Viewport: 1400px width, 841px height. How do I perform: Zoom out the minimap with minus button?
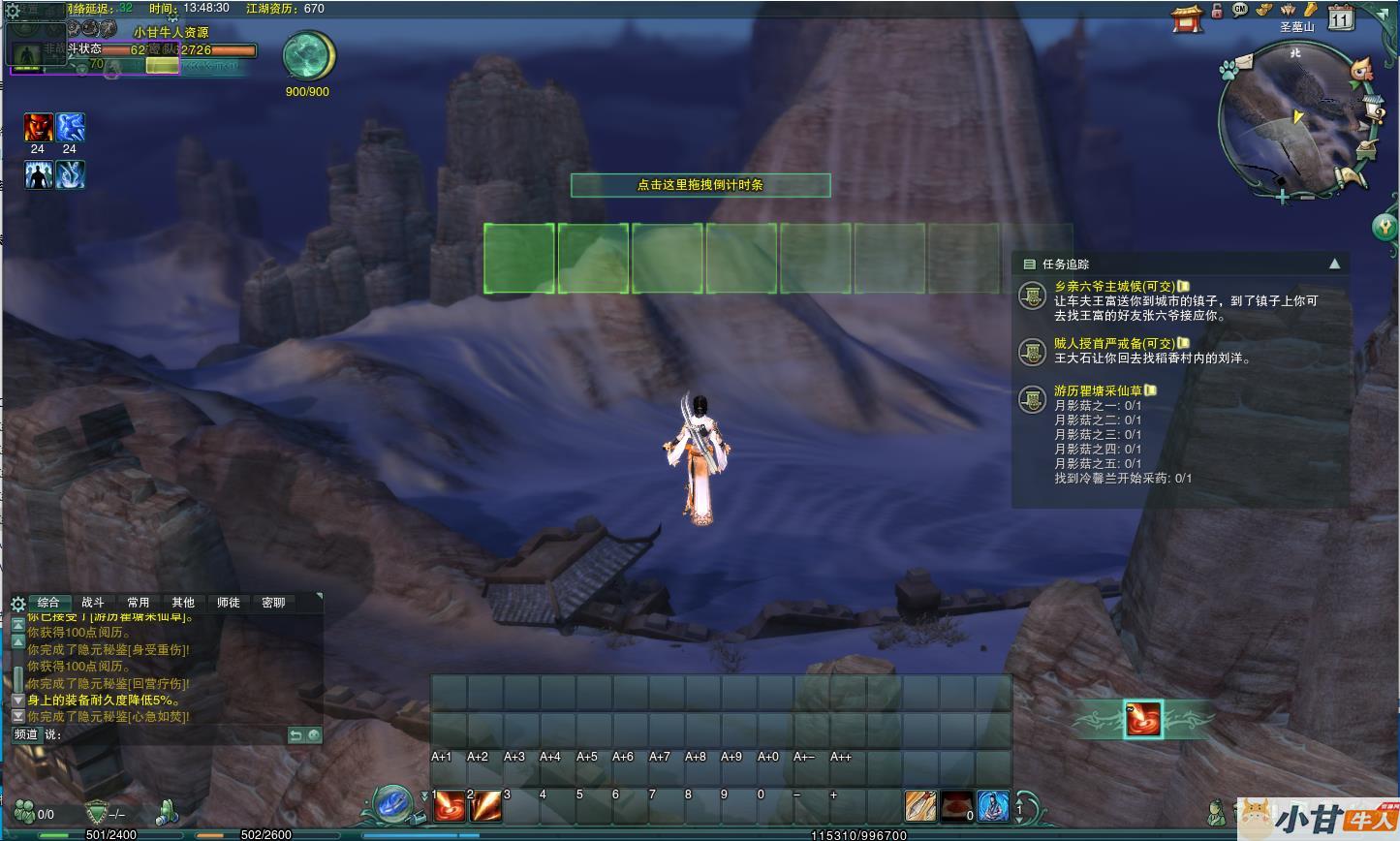(1307, 198)
